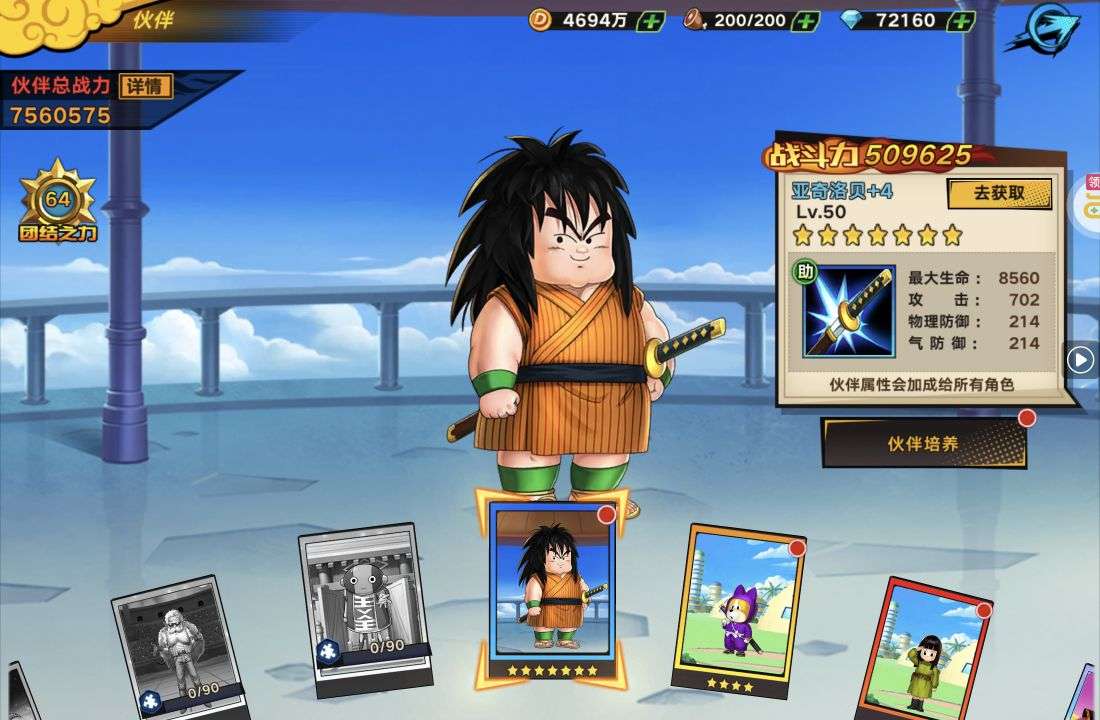The width and height of the screenshot is (1100, 720).
Task: Tap the 去获取 obtain button
Action: tap(999, 193)
